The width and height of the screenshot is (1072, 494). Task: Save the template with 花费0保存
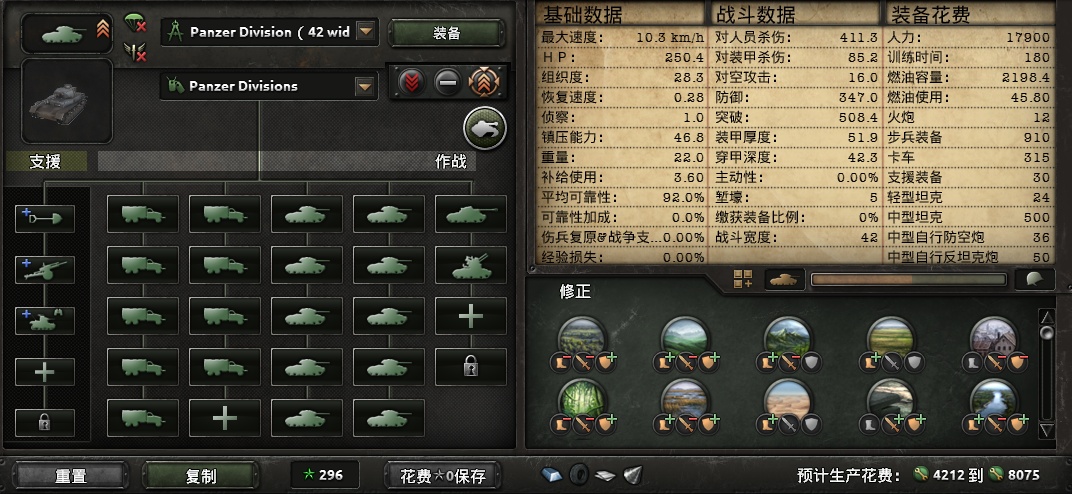tap(443, 476)
